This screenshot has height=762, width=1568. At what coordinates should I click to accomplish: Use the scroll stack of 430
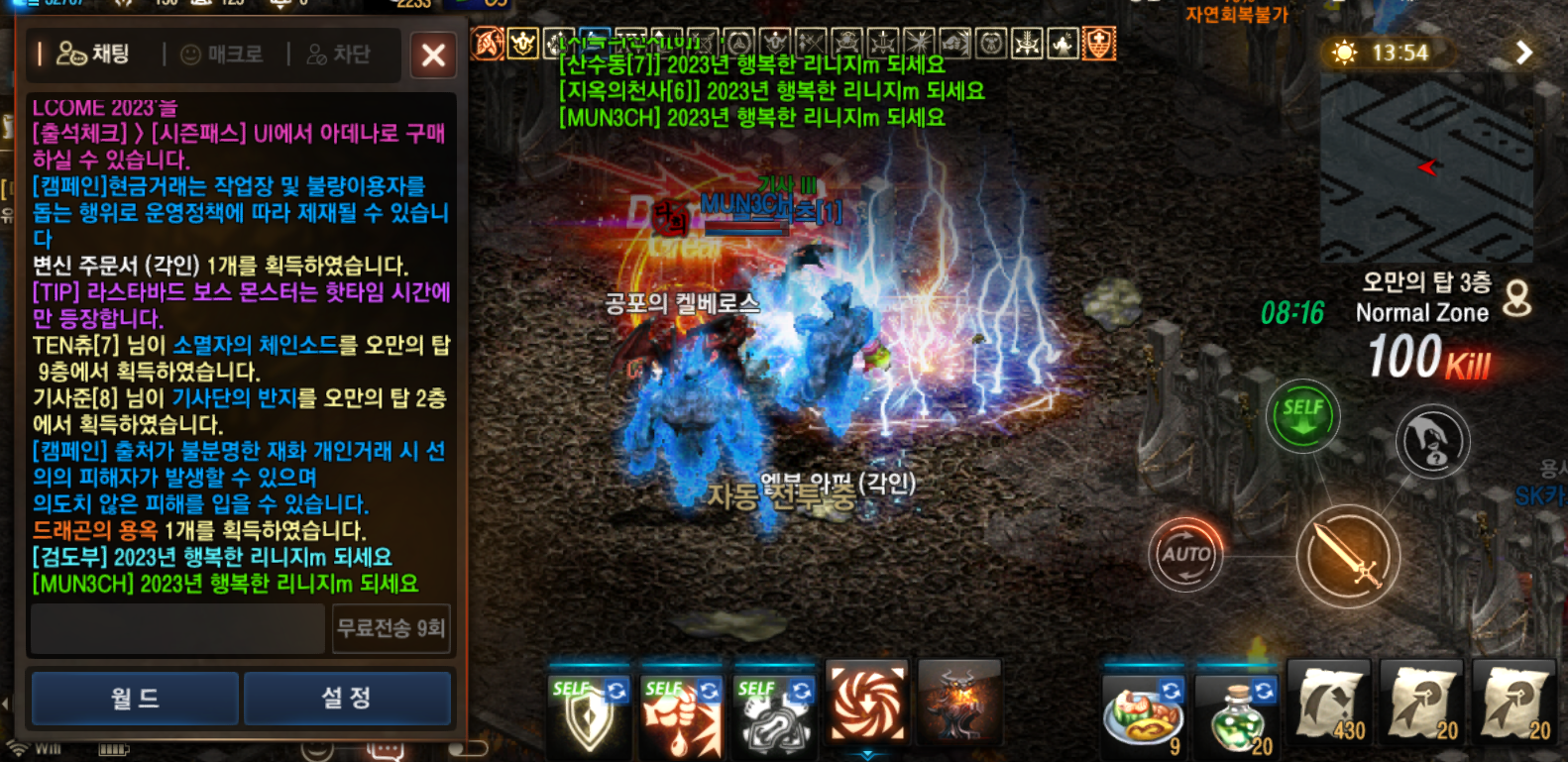[1328, 706]
